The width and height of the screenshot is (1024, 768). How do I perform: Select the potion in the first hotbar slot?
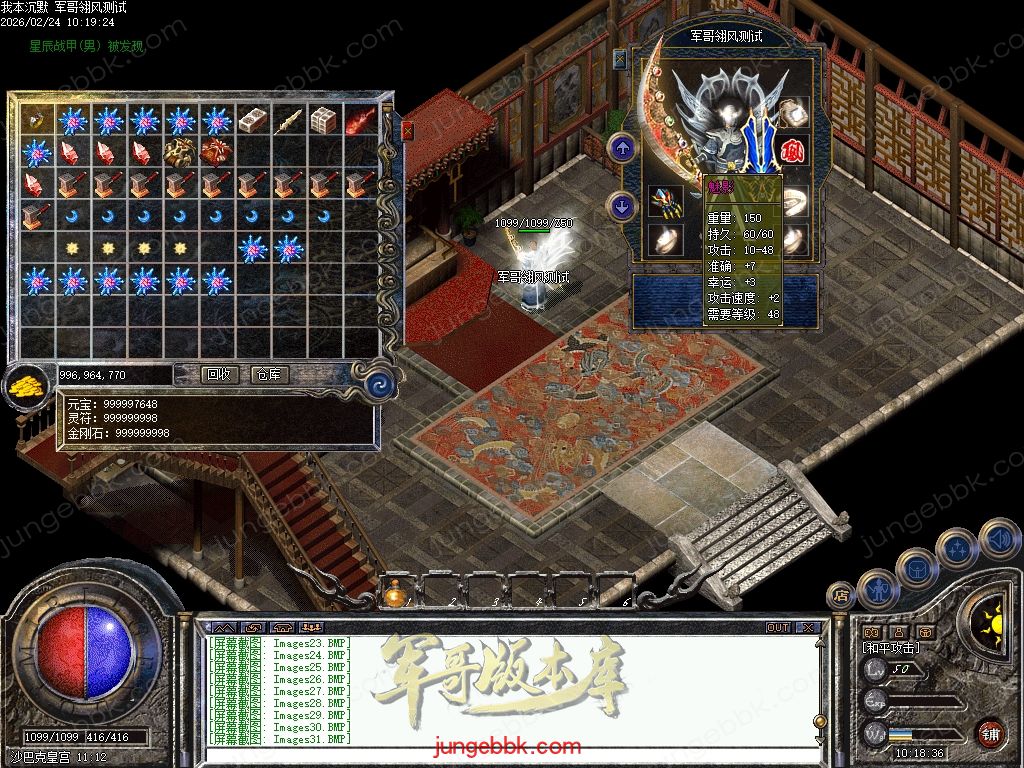(x=396, y=594)
